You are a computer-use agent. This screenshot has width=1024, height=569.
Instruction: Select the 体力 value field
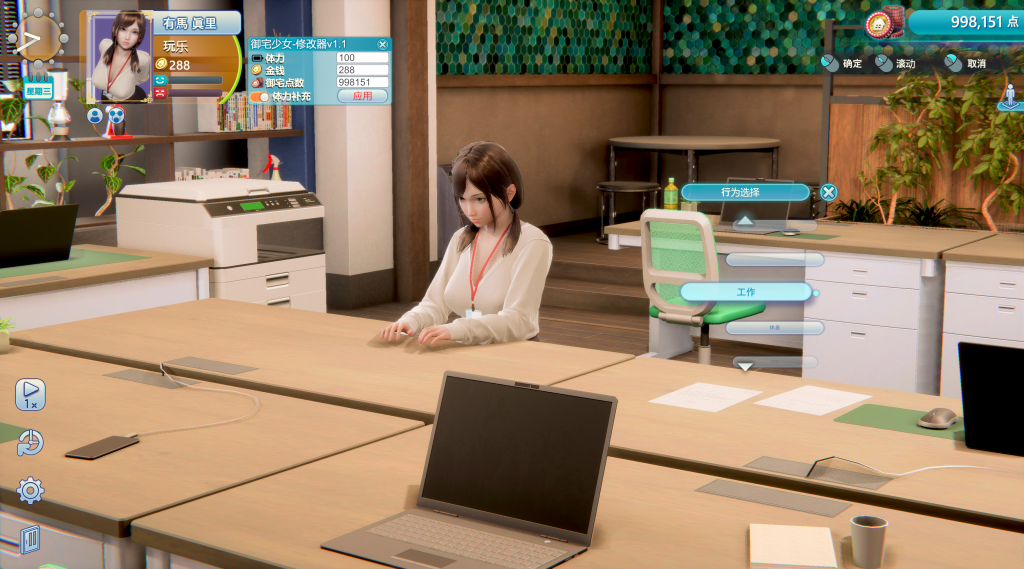362,58
